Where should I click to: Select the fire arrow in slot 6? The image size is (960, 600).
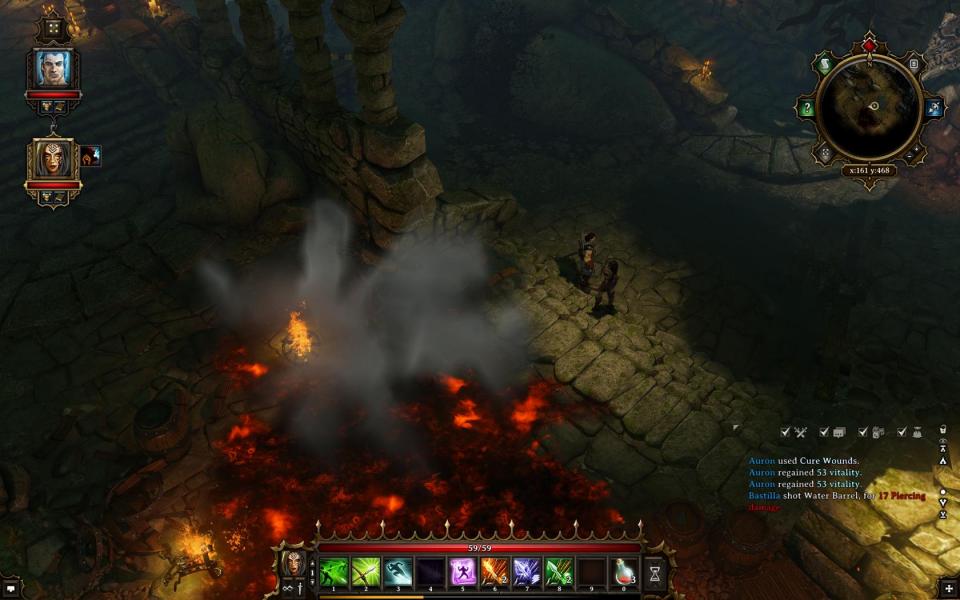coord(495,572)
